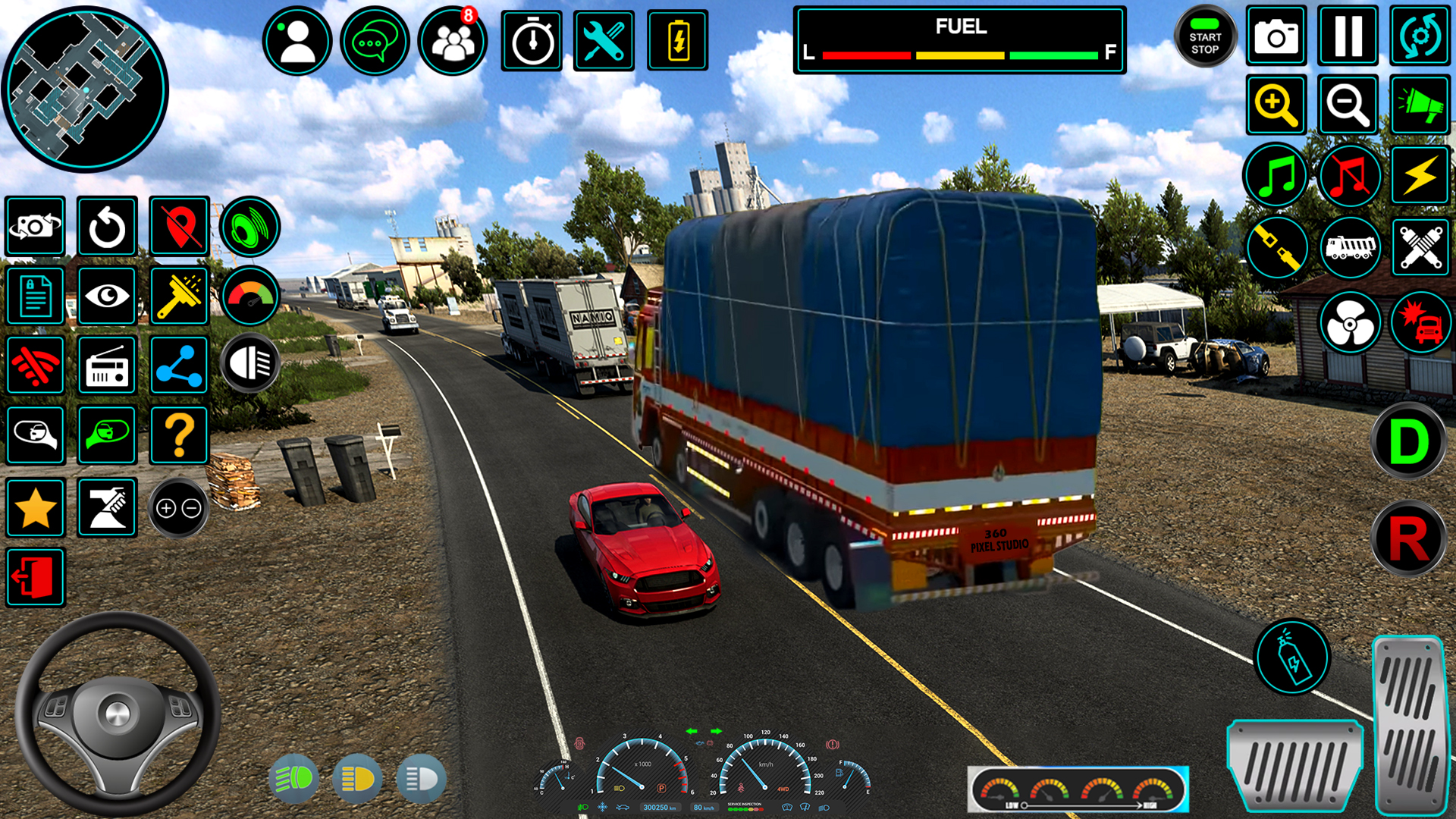Disable online mode via crossed wifi icon
The height and width of the screenshot is (819, 1456).
[x=36, y=365]
